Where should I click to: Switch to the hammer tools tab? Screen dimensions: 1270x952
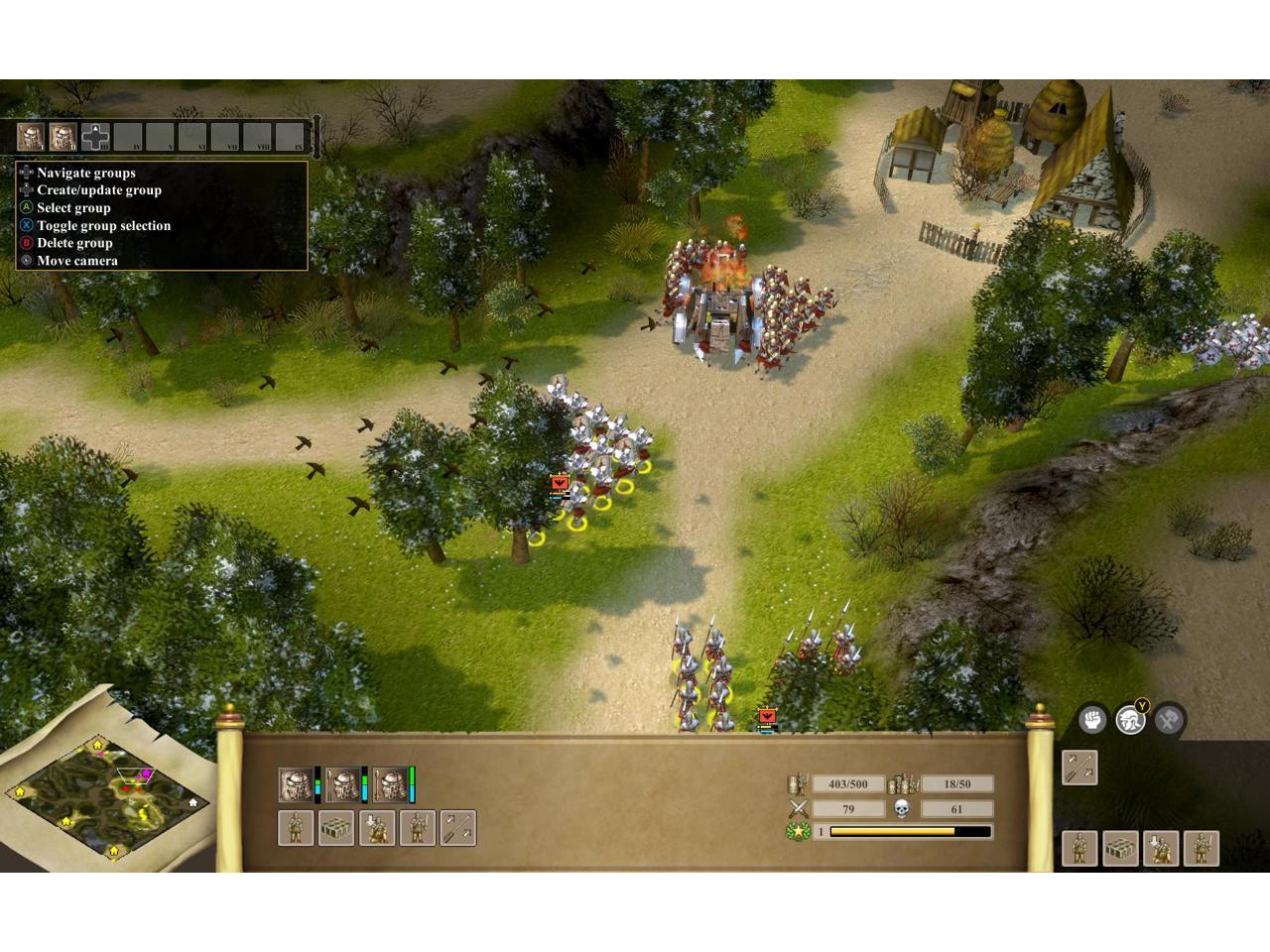coord(1168,720)
